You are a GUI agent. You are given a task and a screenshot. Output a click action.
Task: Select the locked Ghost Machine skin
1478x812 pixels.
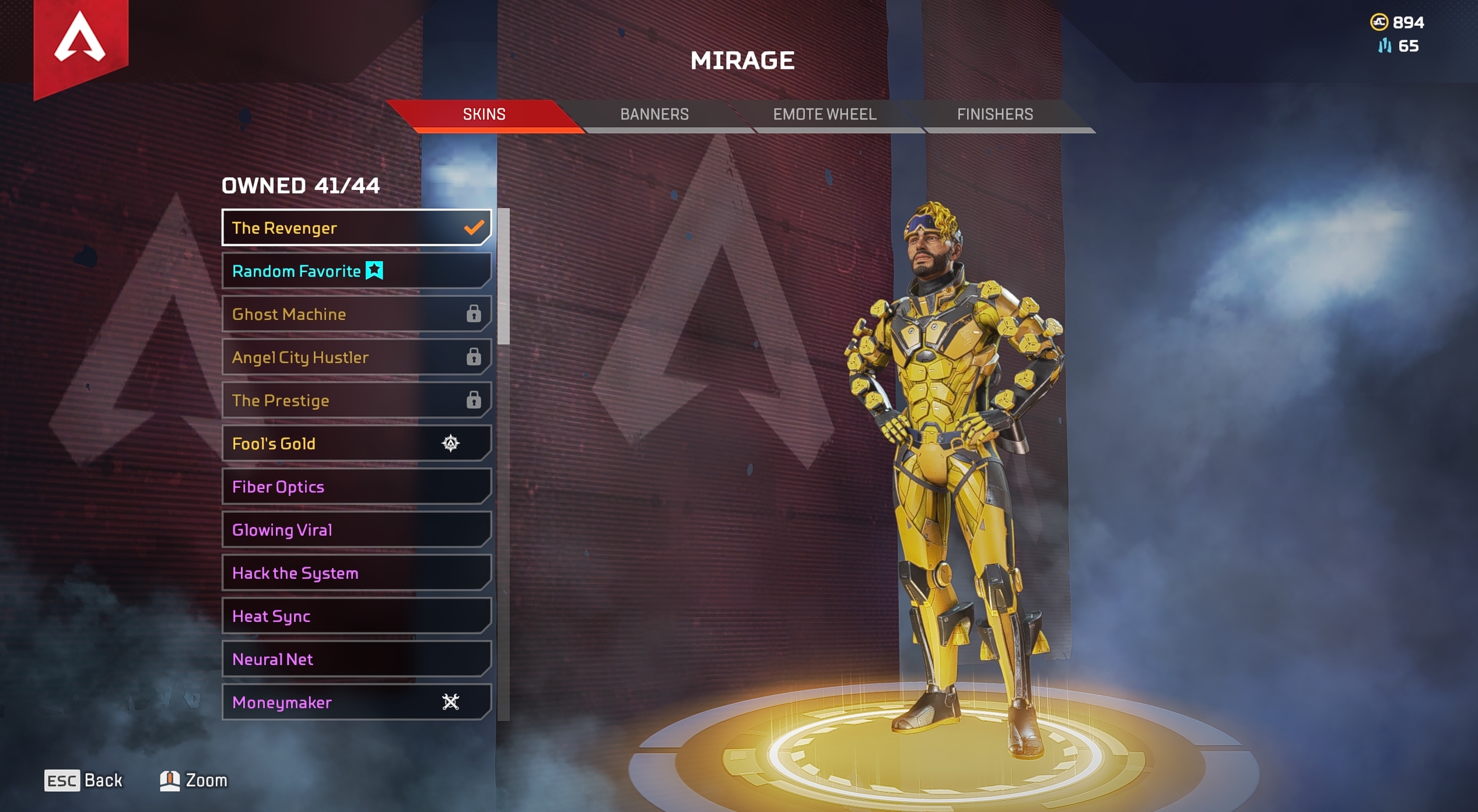coord(356,314)
